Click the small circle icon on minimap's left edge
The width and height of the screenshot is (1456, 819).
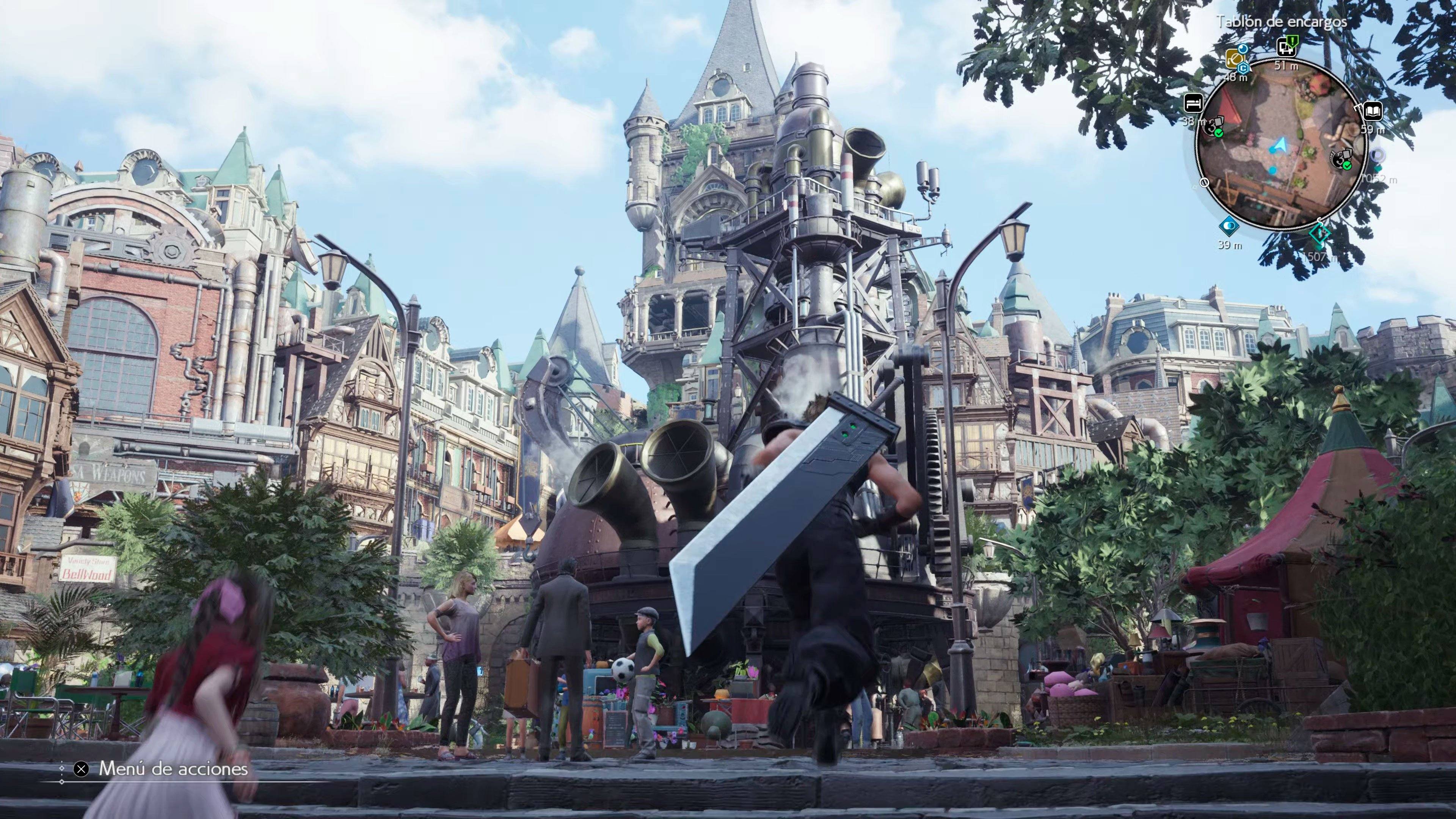[x=1205, y=182]
